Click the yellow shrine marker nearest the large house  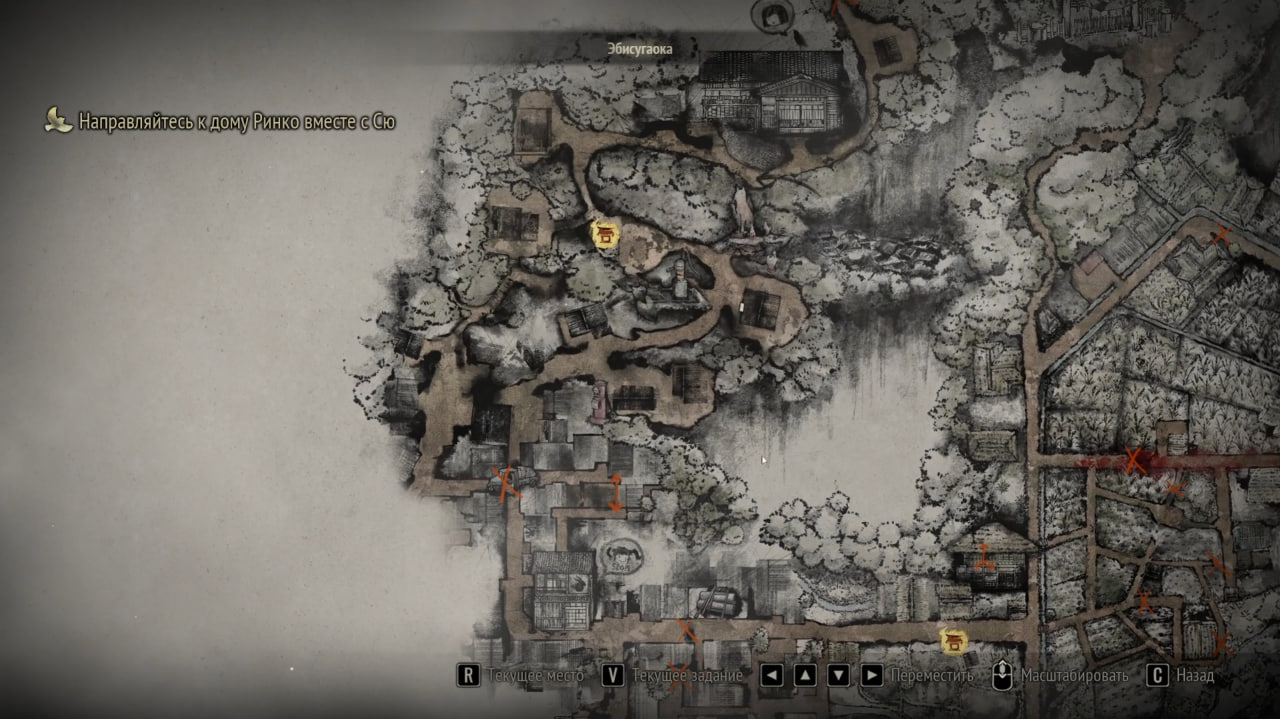(605, 234)
